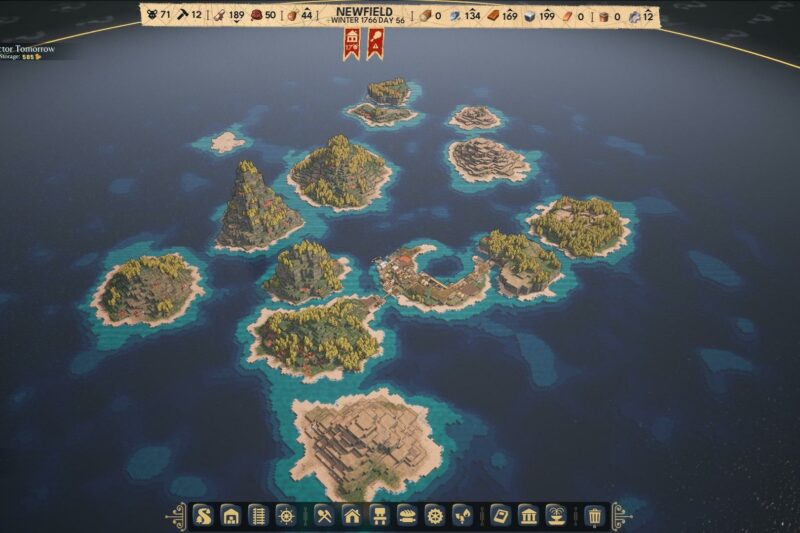Choose the chair furniture category

click(380, 516)
